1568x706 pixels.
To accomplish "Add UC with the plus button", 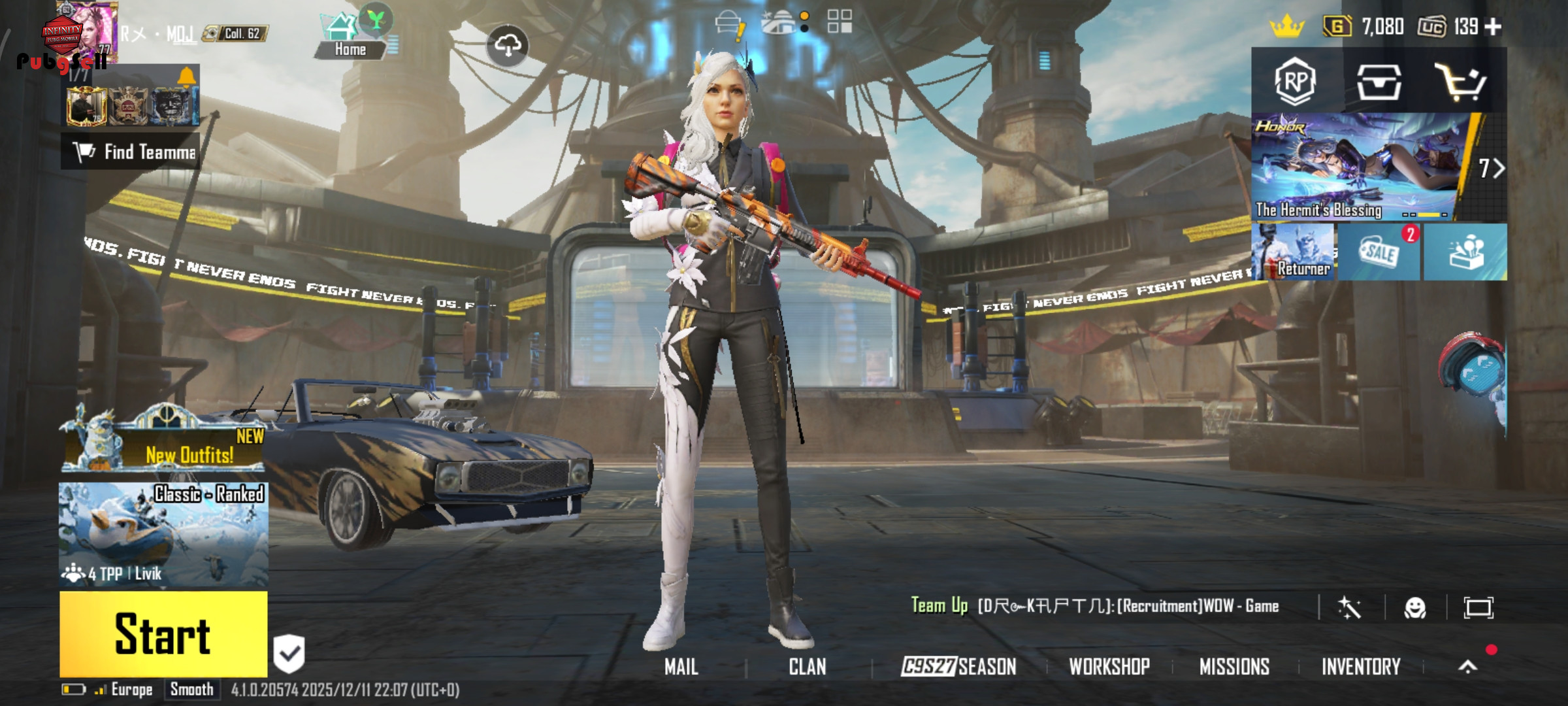I will [1493, 27].
